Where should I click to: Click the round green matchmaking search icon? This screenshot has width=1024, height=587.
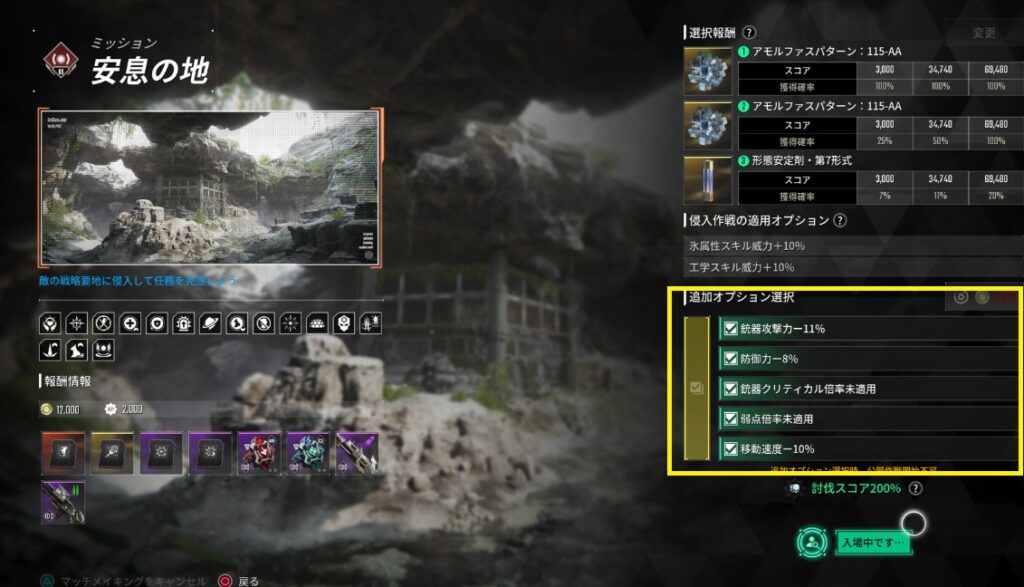coord(812,542)
